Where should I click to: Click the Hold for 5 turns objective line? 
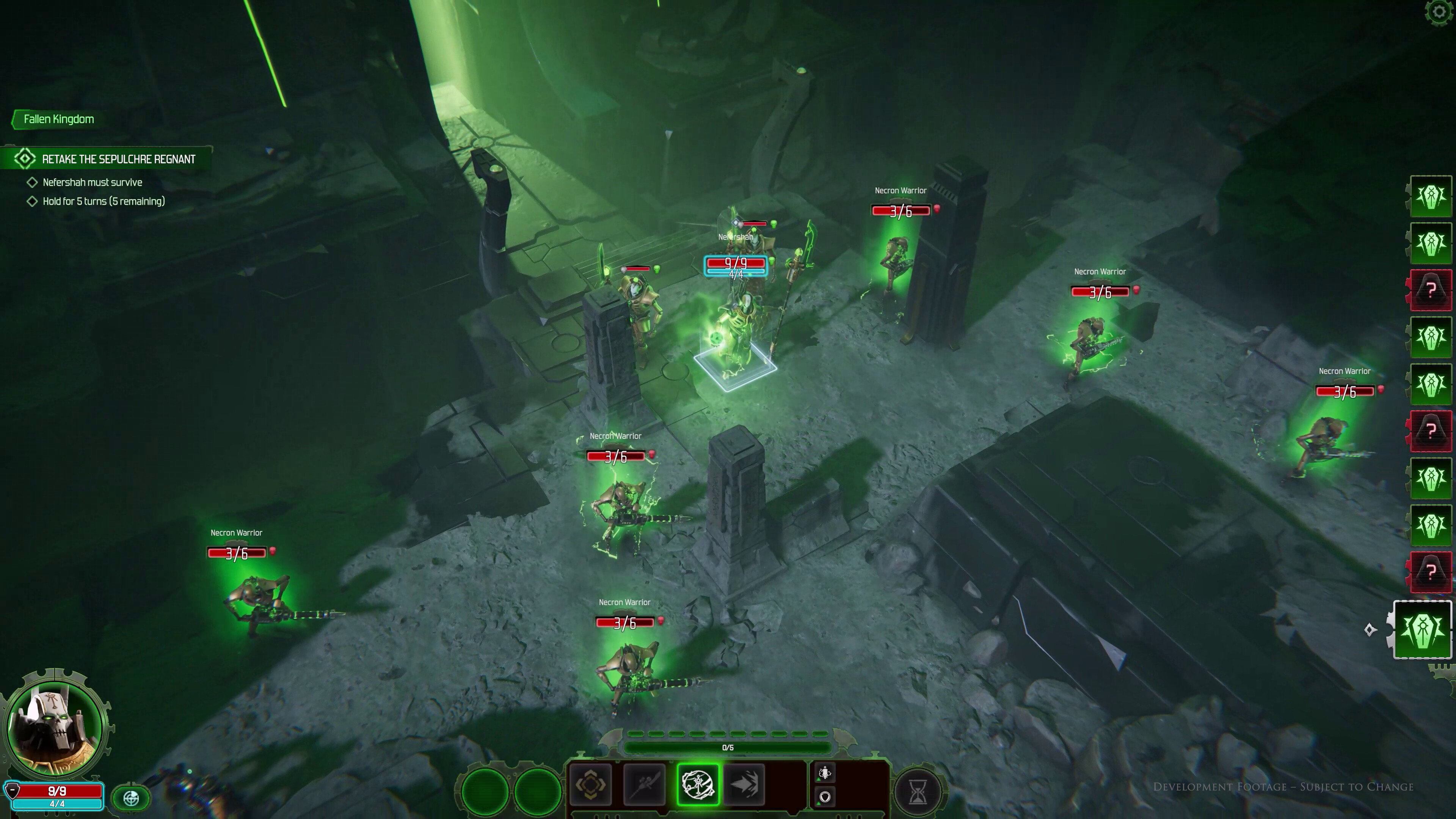pos(104,201)
